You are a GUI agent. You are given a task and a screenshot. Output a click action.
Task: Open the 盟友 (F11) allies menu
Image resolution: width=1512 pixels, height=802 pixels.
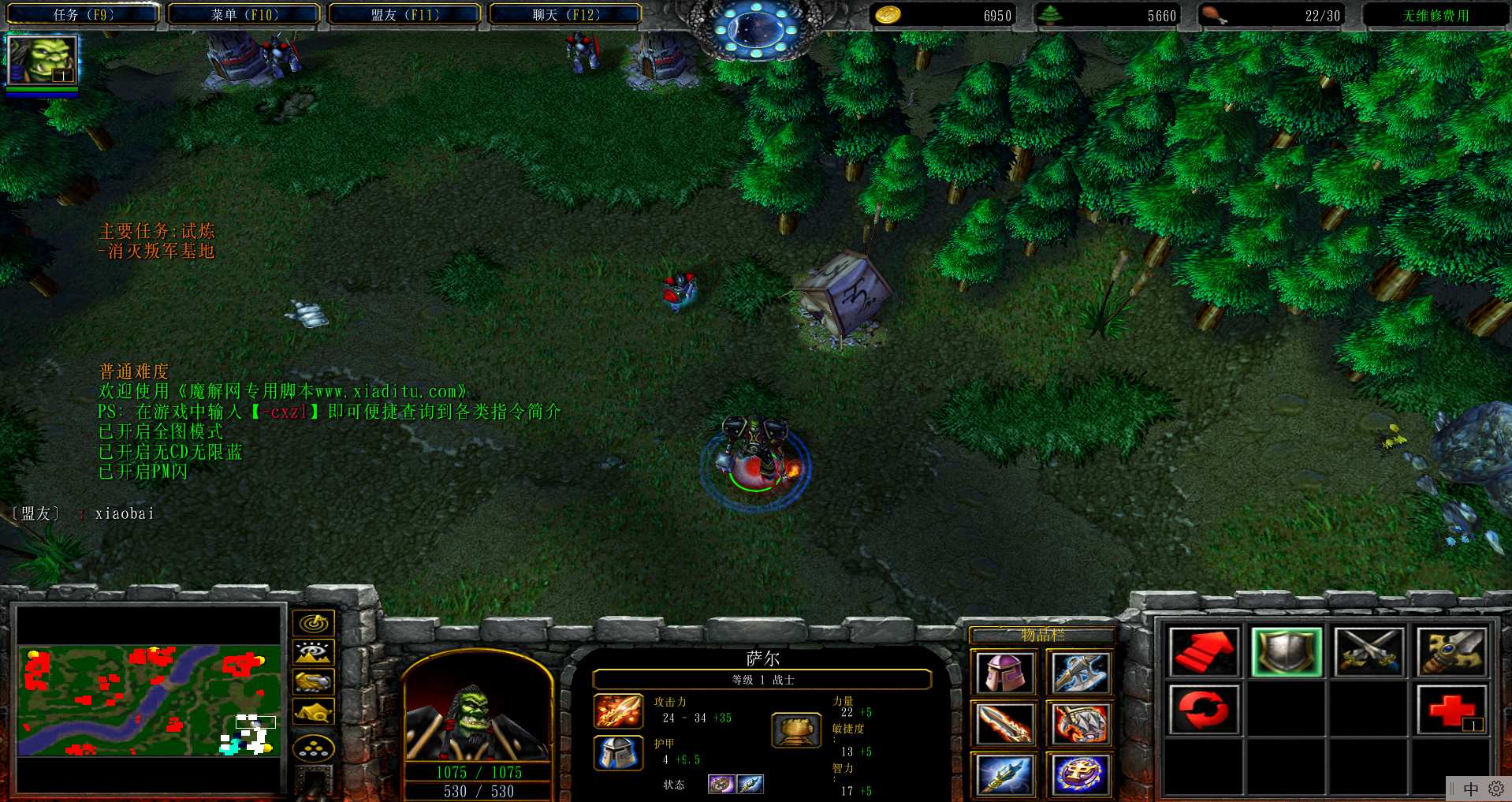click(404, 14)
